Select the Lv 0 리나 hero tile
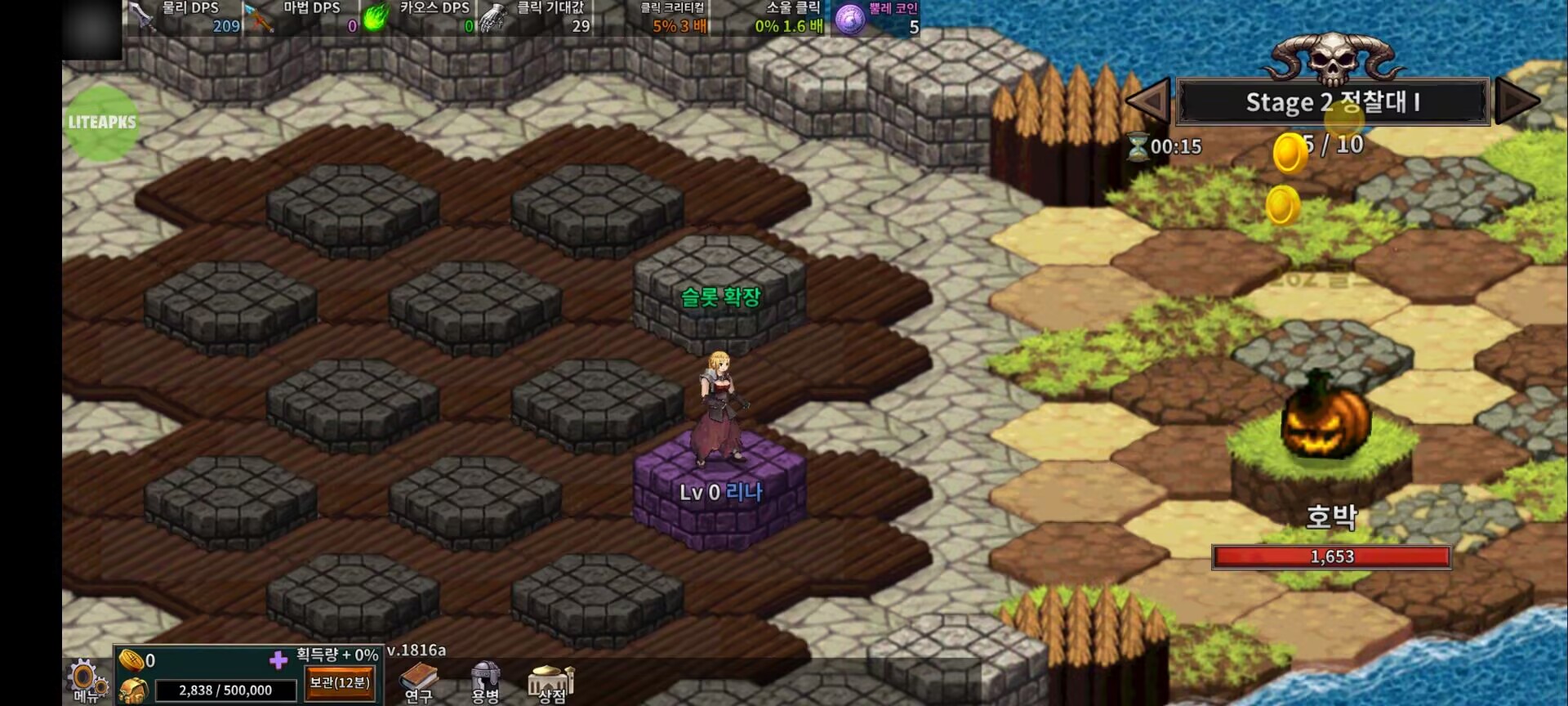 [x=720, y=491]
